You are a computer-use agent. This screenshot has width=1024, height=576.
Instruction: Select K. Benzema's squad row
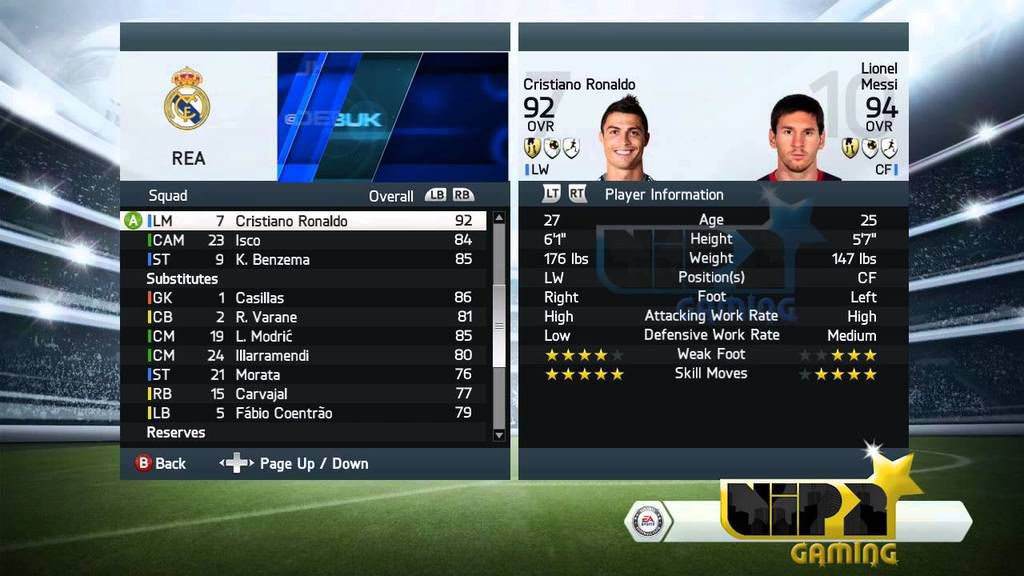(272, 260)
